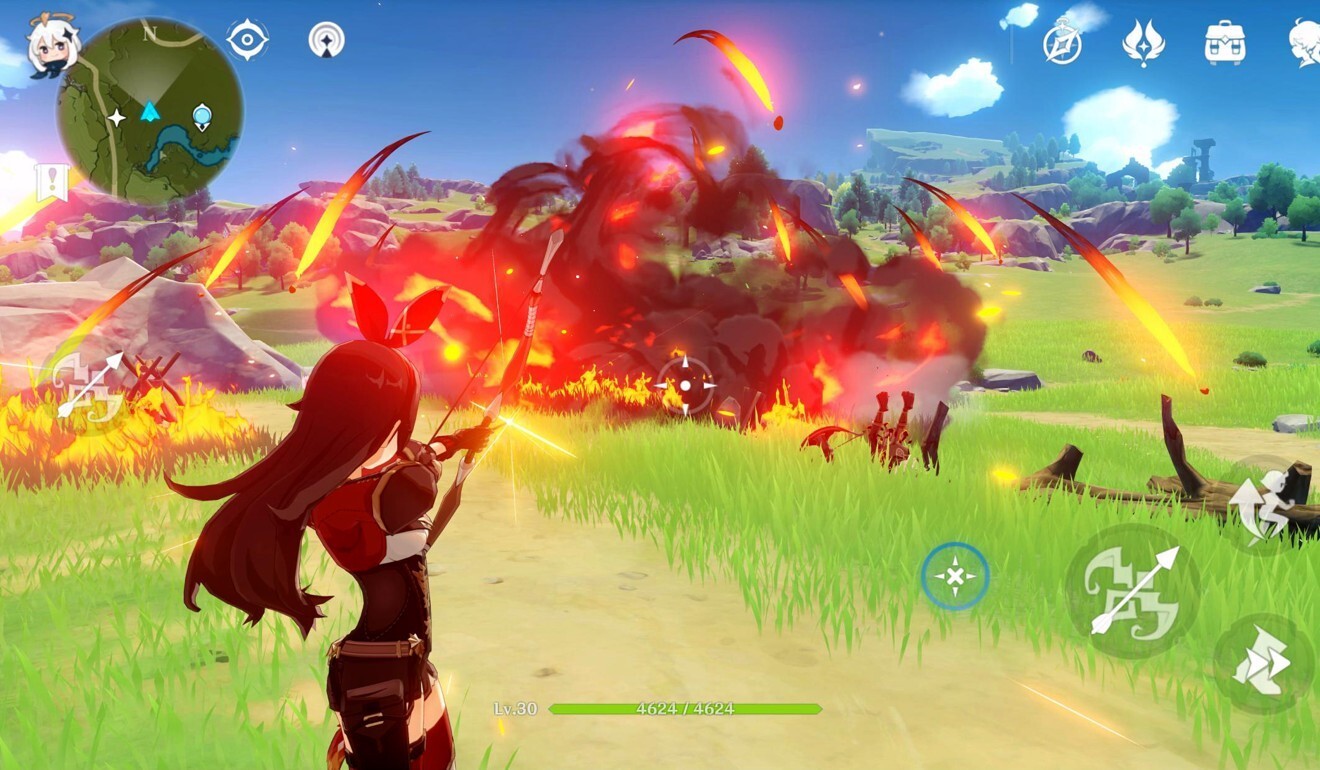Image resolution: width=1320 pixels, height=770 pixels.
Task: Open the Wish star icon
Action: click(1143, 43)
